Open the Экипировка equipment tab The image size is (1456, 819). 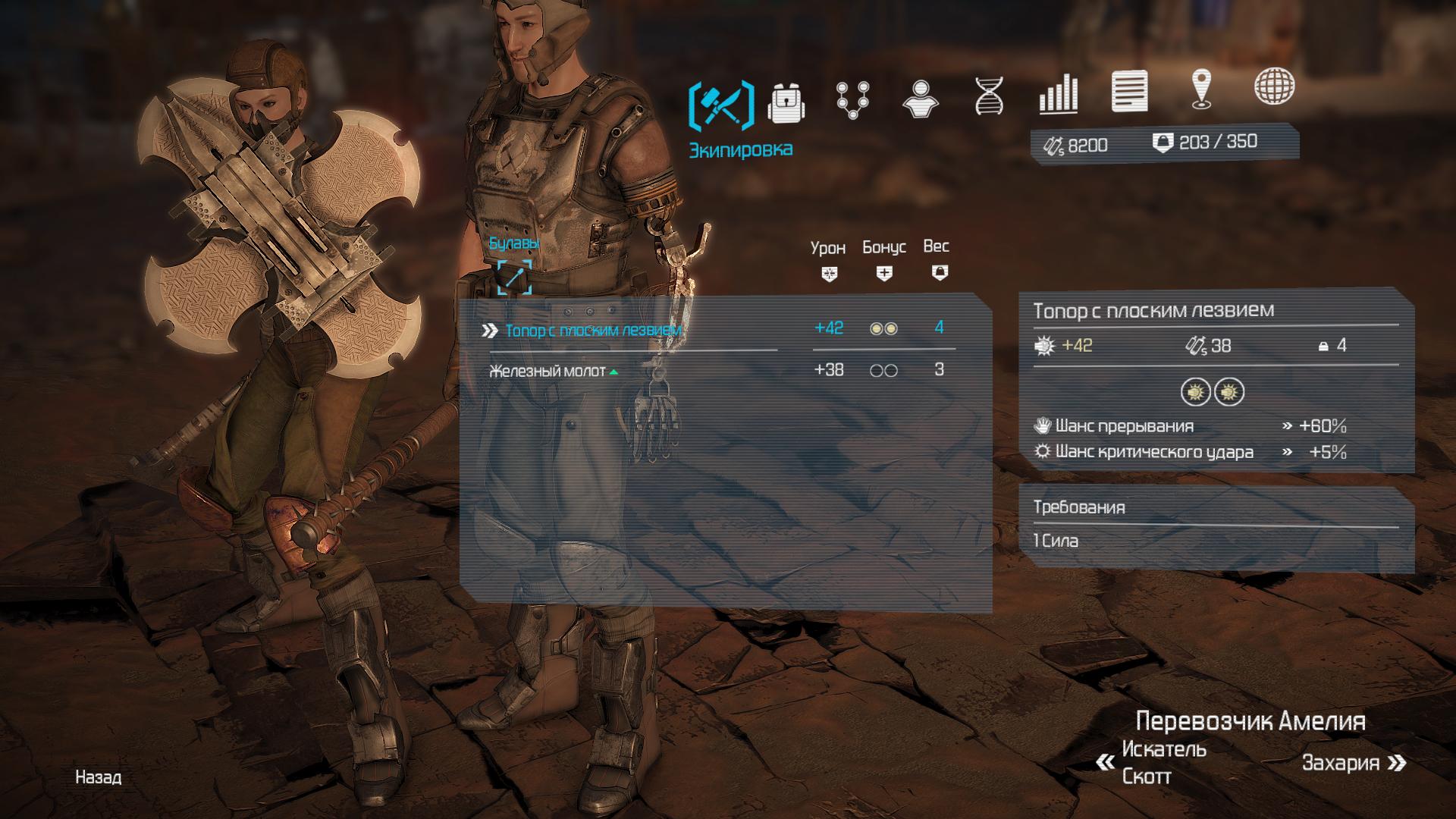tap(721, 105)
